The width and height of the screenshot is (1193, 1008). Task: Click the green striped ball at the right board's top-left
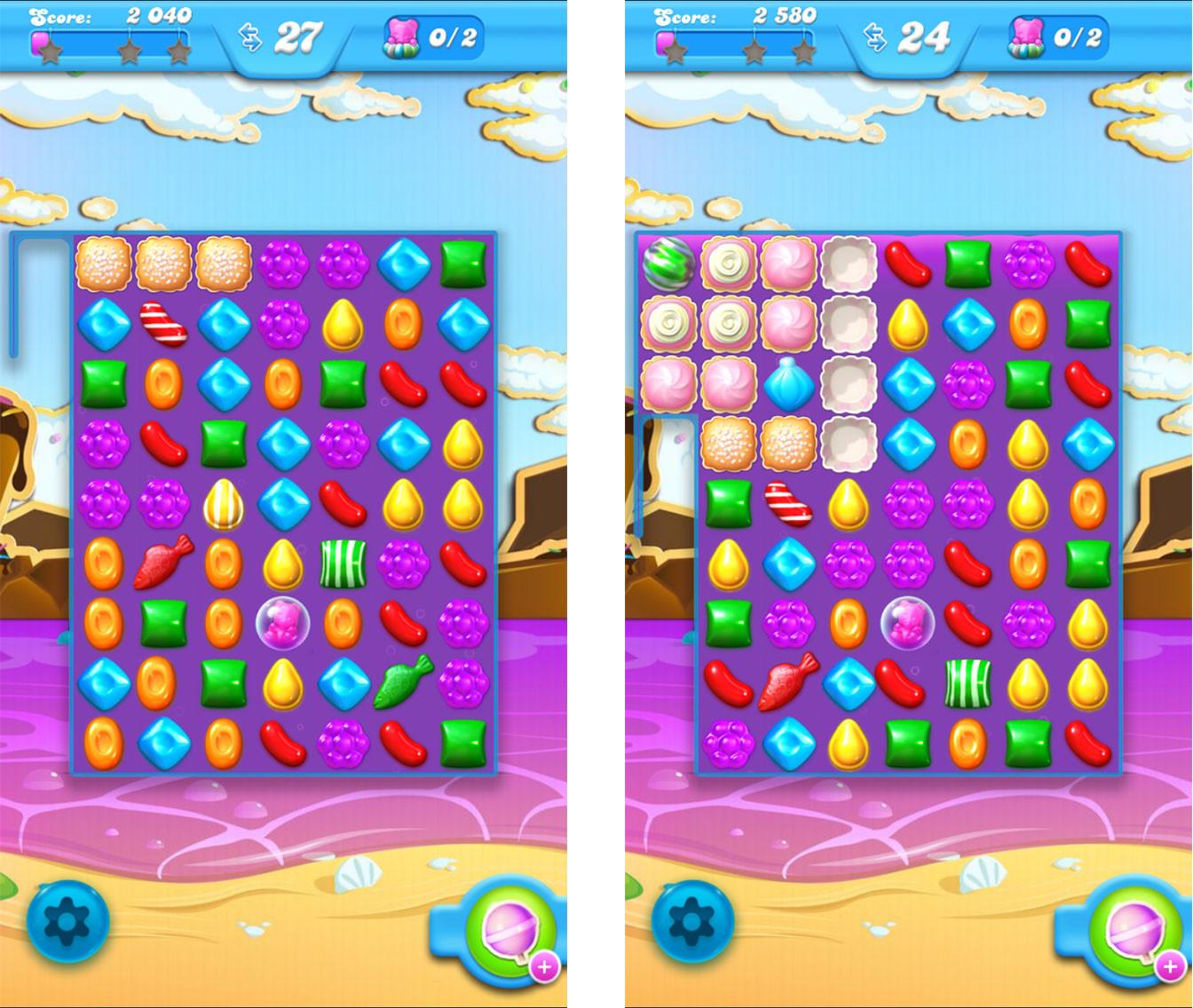[x=668, y=264]
